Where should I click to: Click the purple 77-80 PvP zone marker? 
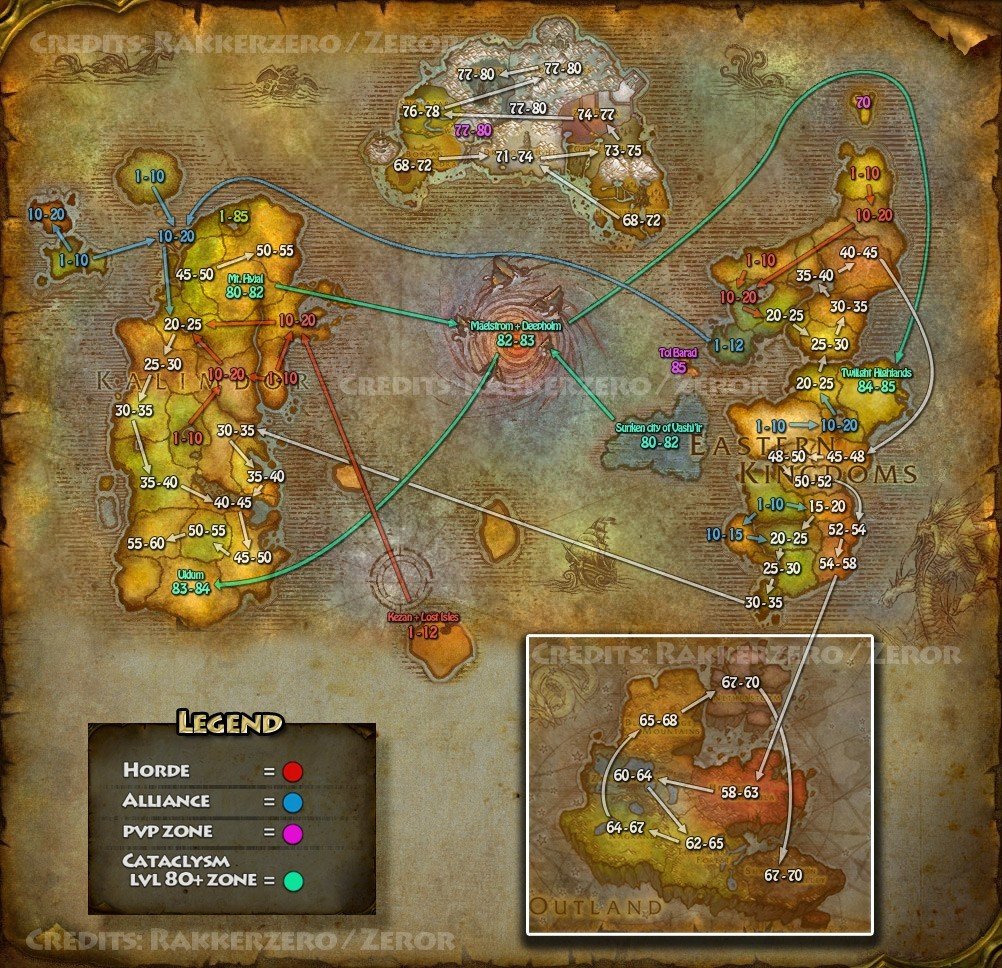point(472,130)
